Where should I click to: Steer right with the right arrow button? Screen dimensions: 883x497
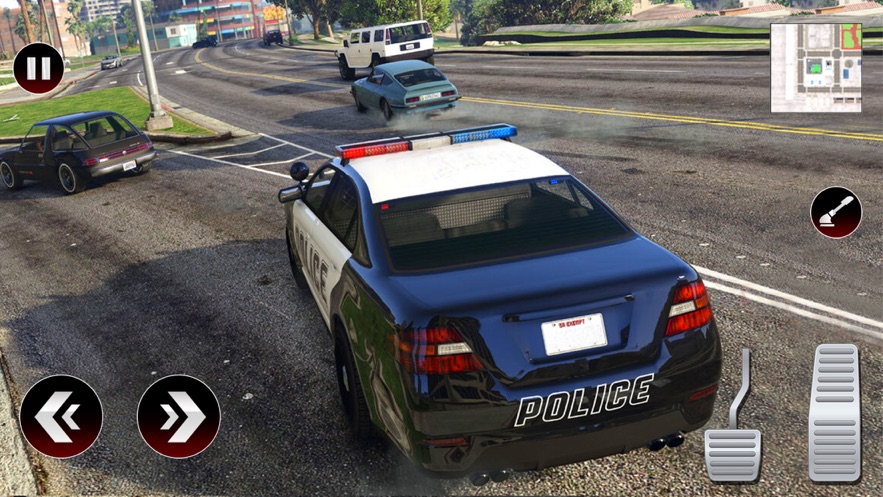[x=178, y=416]
